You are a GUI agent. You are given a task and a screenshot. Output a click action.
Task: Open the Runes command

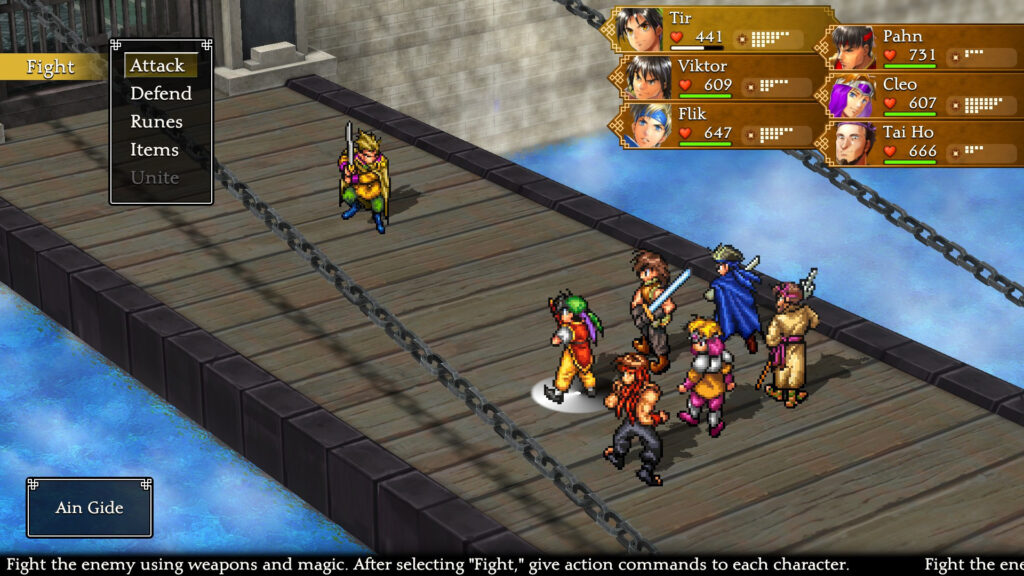tap(156, 121)
